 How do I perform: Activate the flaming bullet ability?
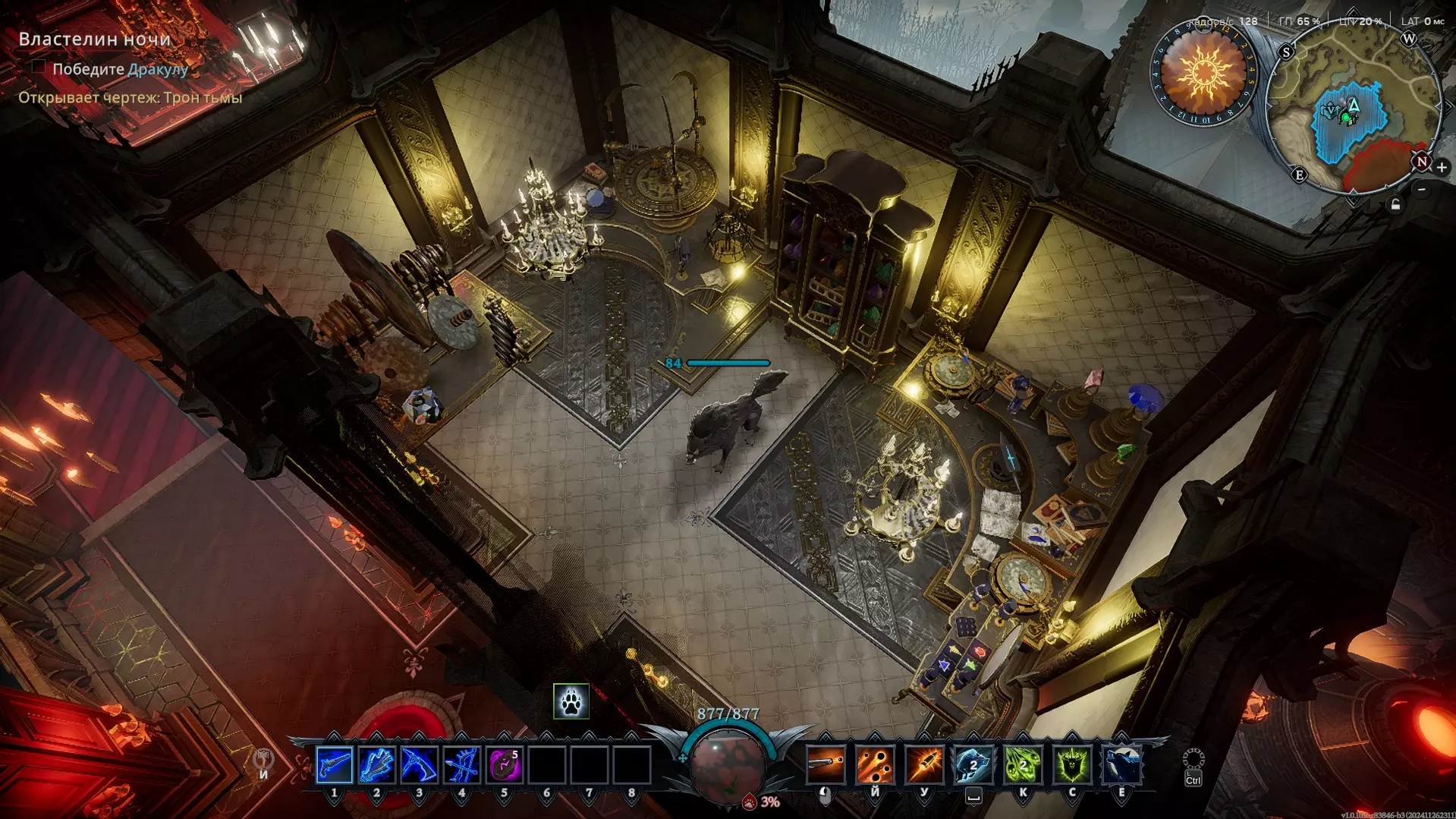(924, 764)
